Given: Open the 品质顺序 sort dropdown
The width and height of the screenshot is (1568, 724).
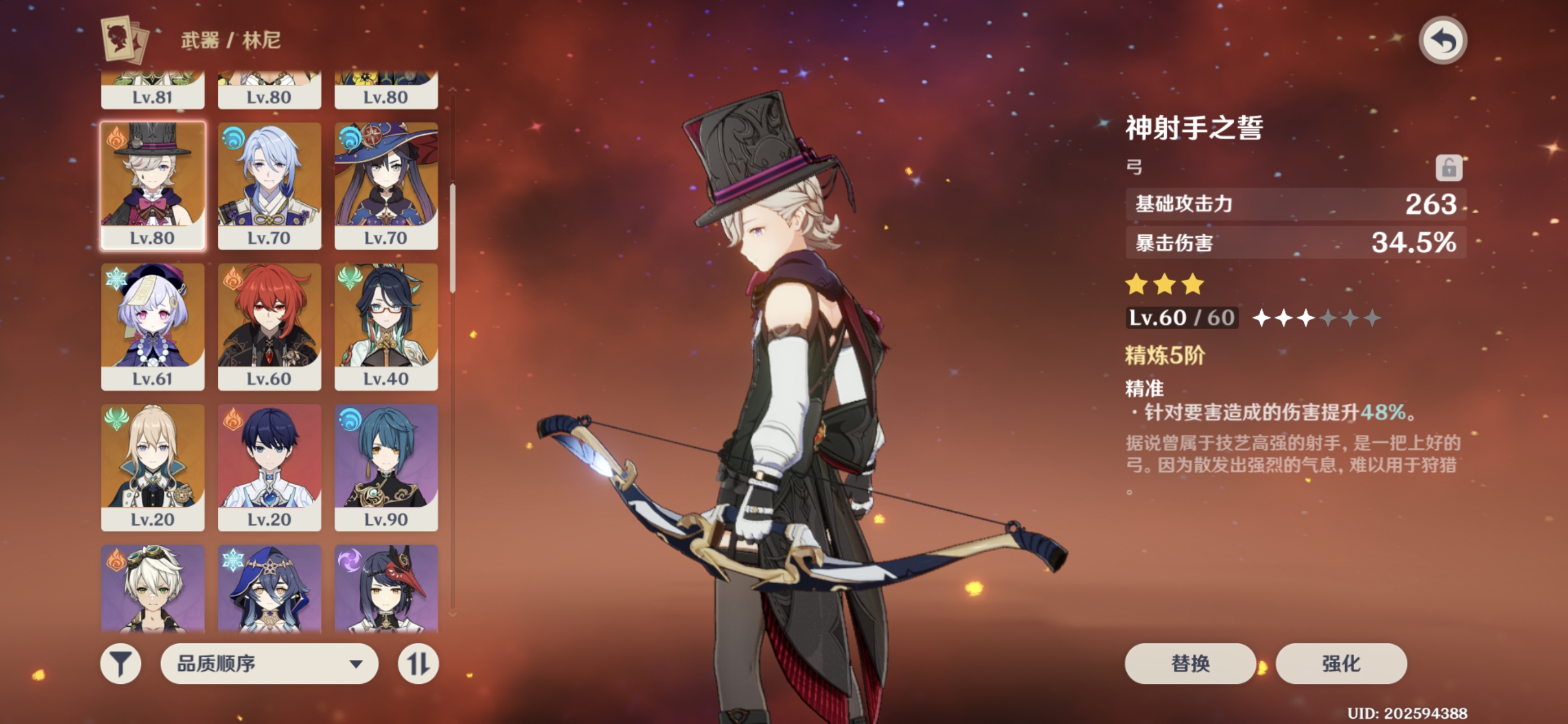Looking at the screenshot, I should pos(269,663).
